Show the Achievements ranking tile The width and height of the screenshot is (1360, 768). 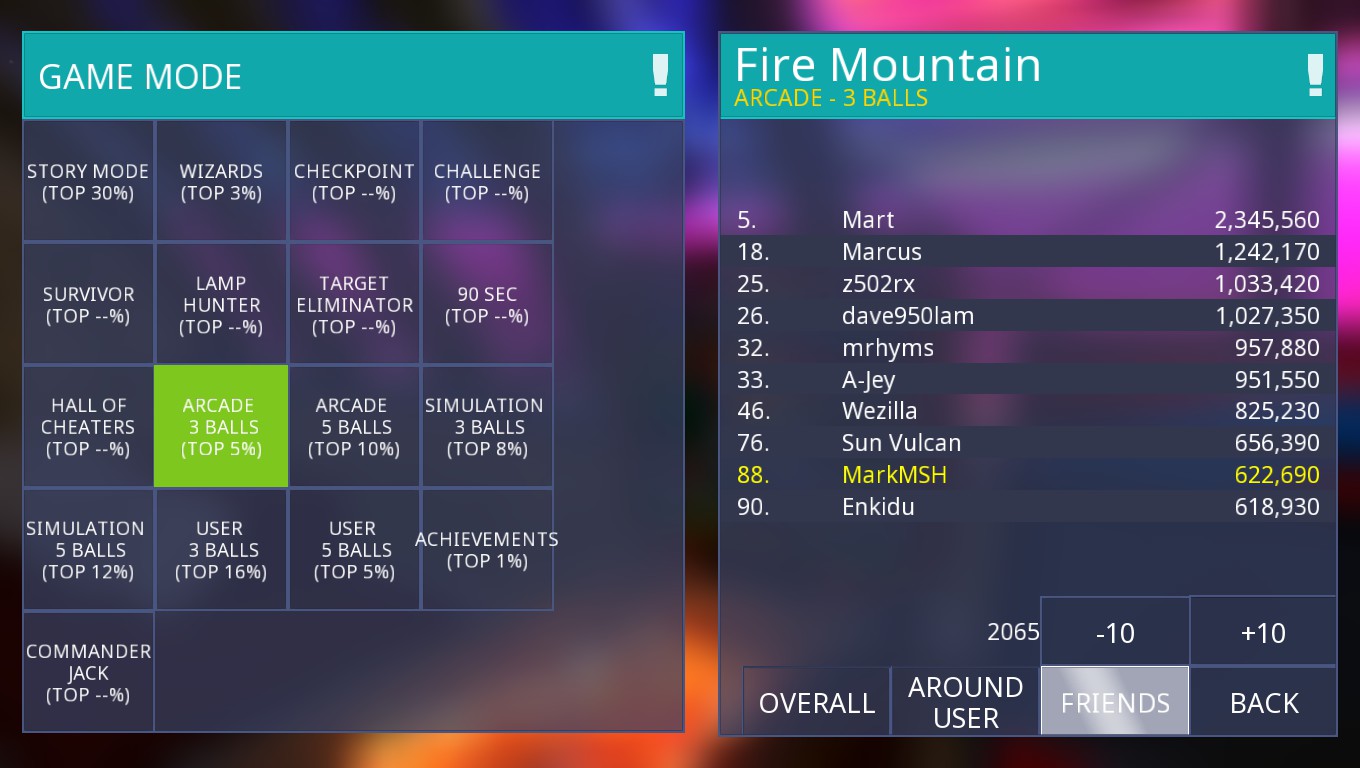tap(487, 550)
